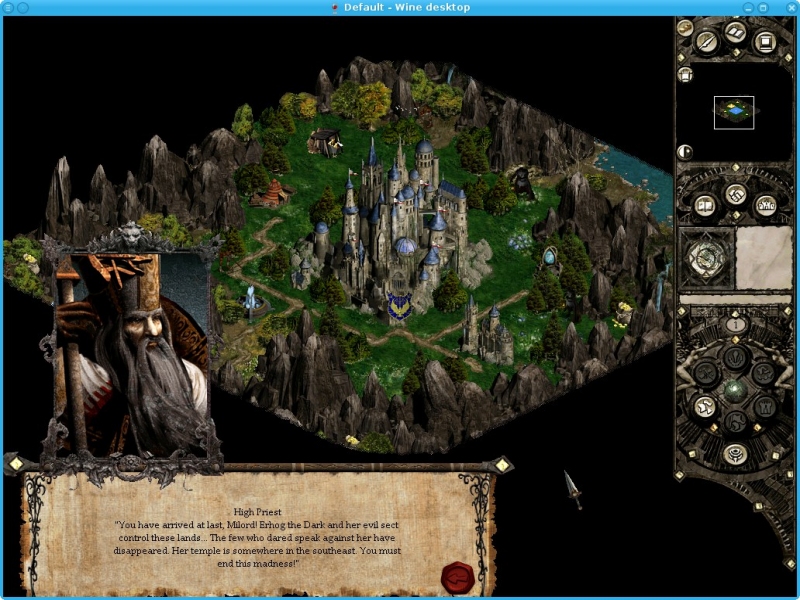Click the handshake icon button
This screenshot has height=600, width=800.
click(736, 194)
